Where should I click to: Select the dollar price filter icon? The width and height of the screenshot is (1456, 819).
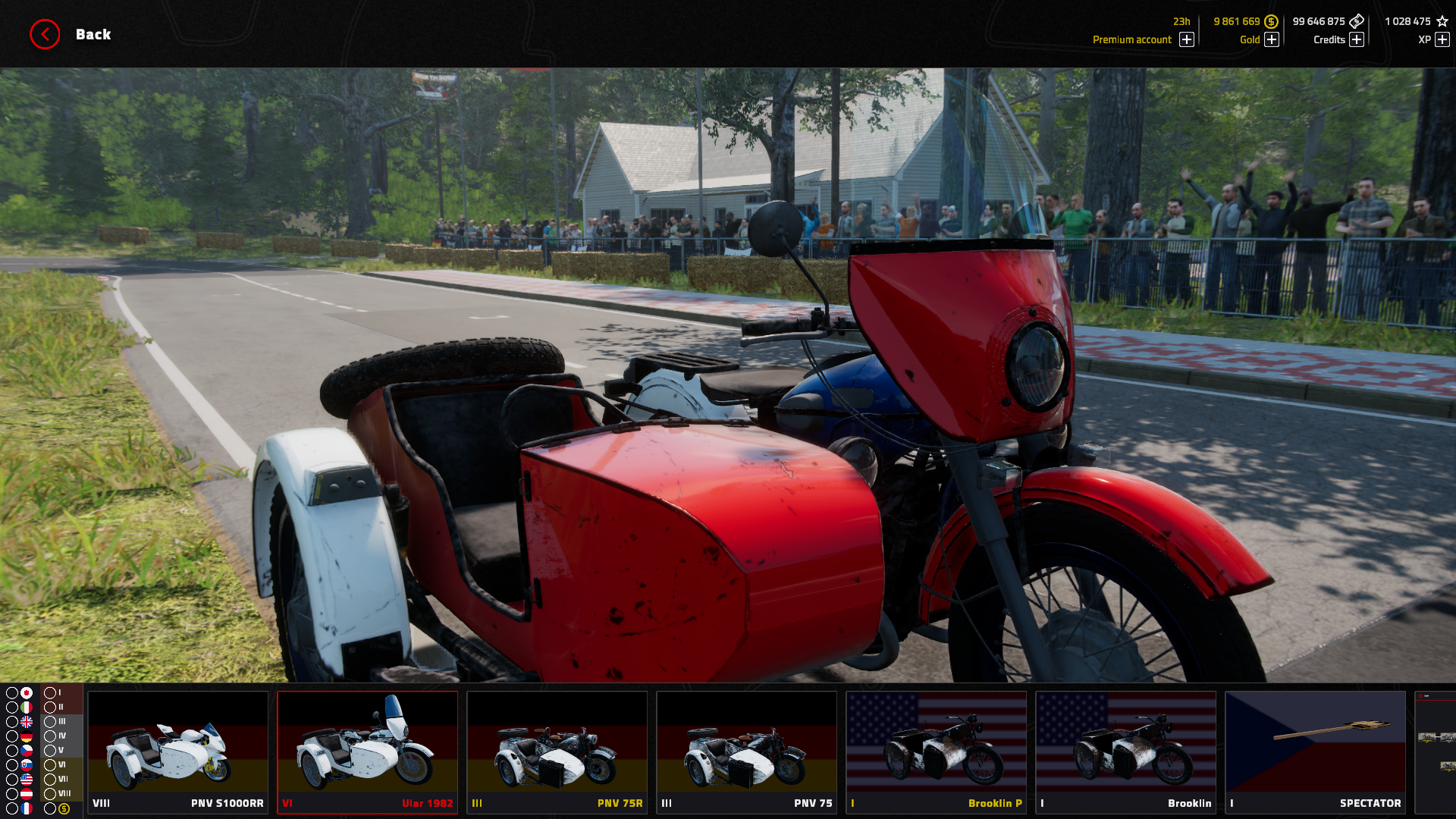pyautogui.click(x=64, y=808)
